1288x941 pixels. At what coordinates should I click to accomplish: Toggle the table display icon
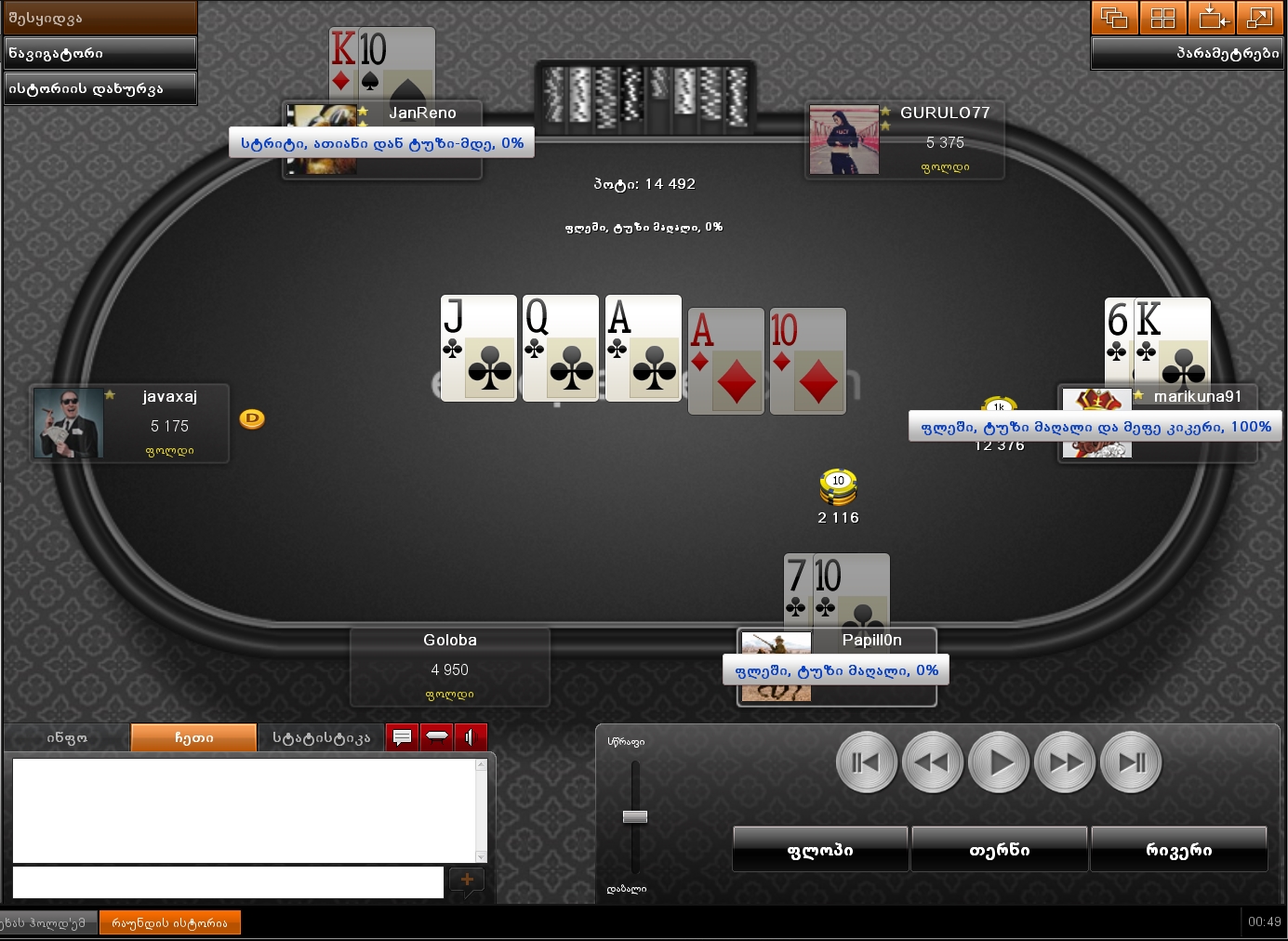437,736
